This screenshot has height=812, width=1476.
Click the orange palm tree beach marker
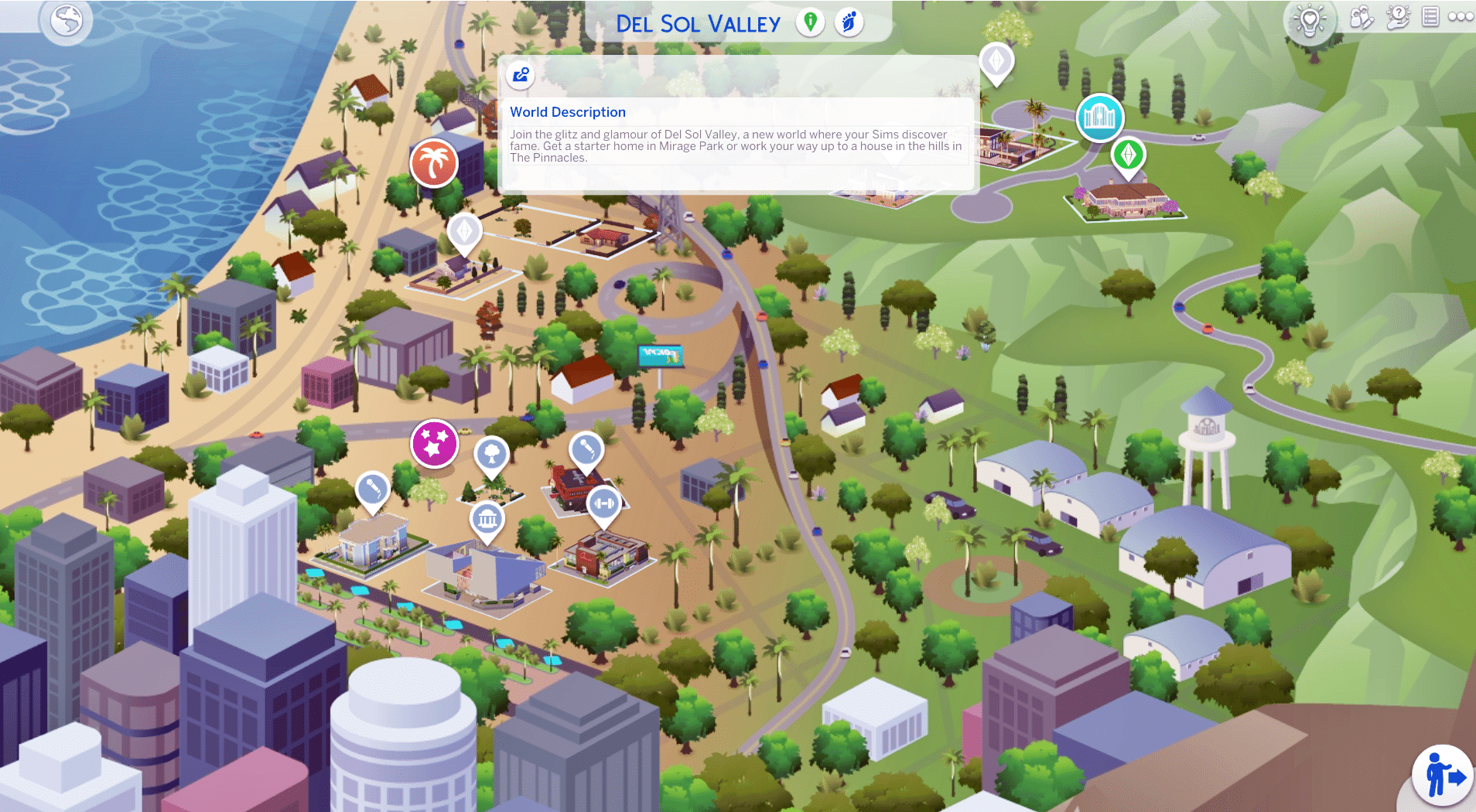pos(434,163)
